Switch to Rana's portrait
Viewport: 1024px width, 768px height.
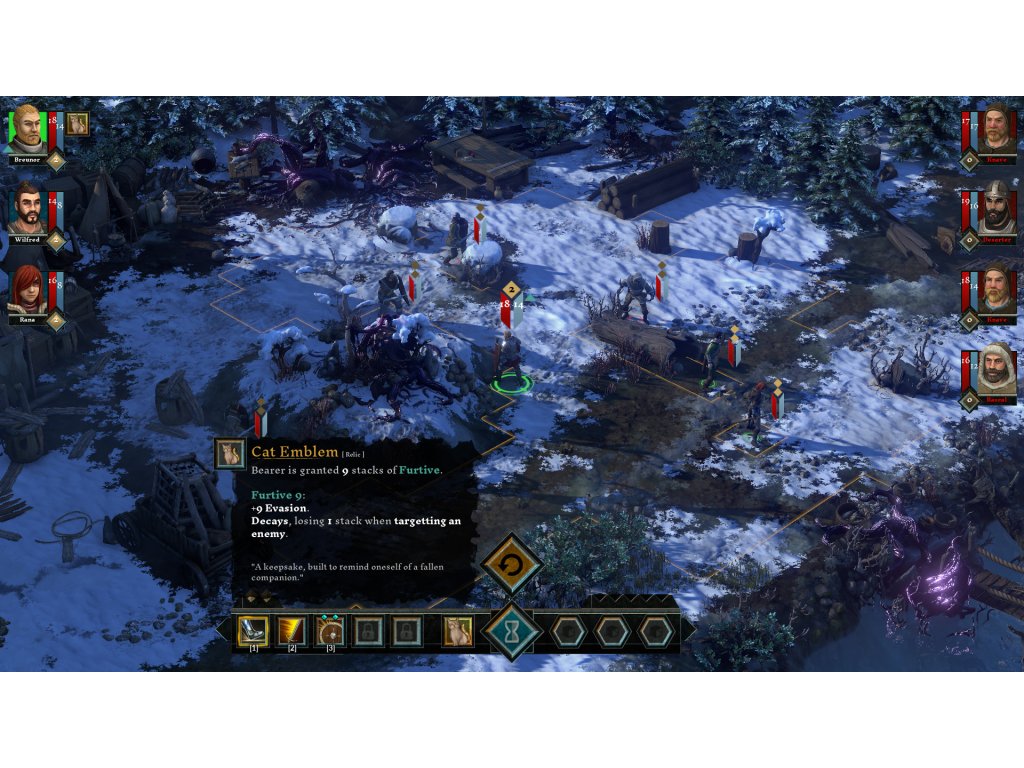point(27,289)
